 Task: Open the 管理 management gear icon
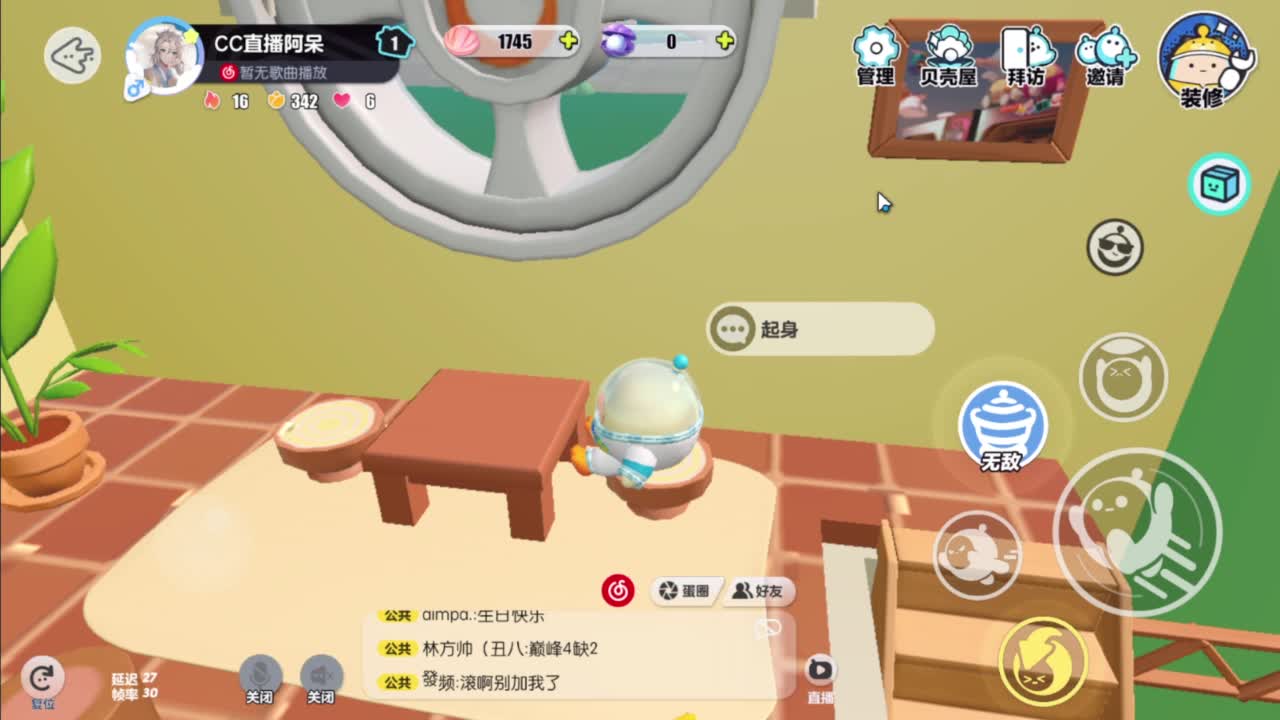click(875, 50)
